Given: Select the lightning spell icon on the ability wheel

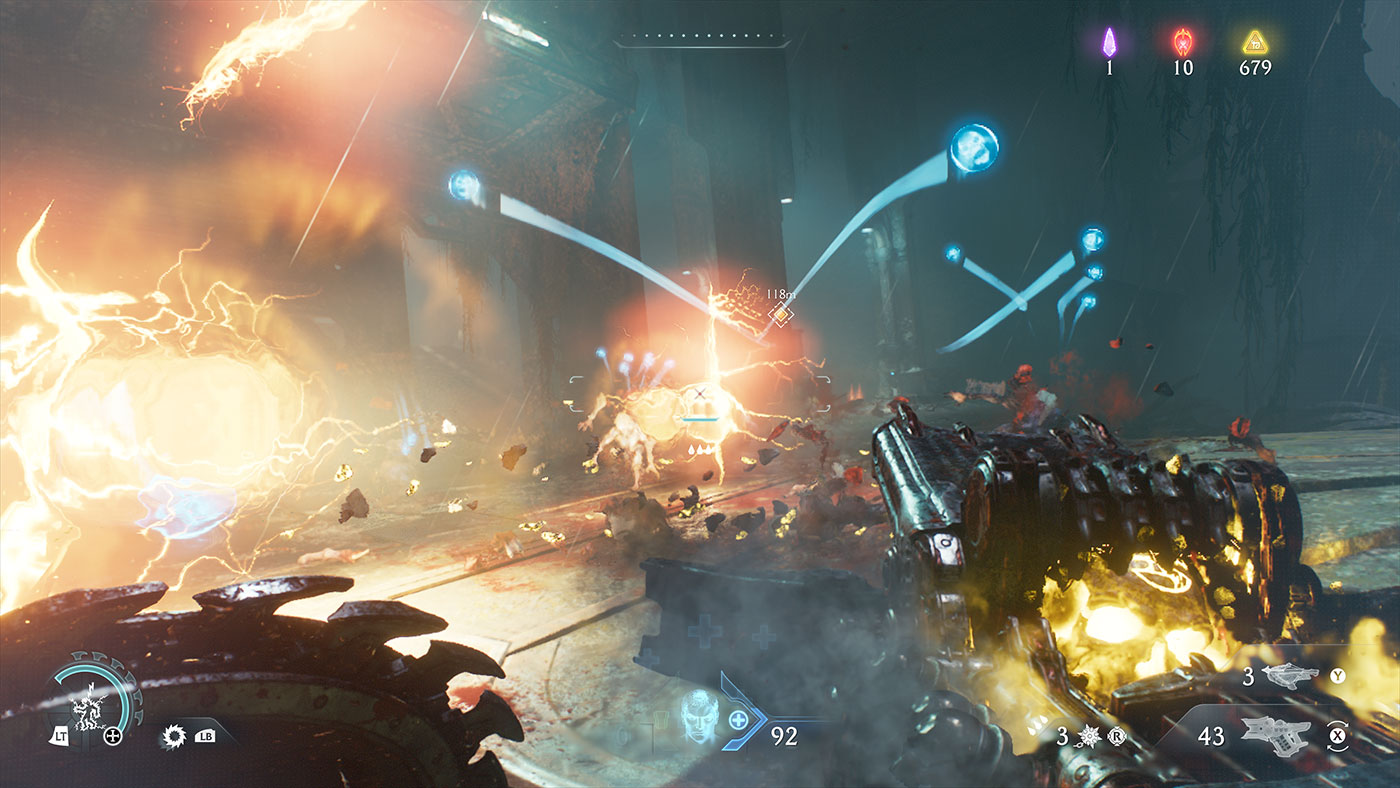Looking at the screenshot, I should pos(88,710).
